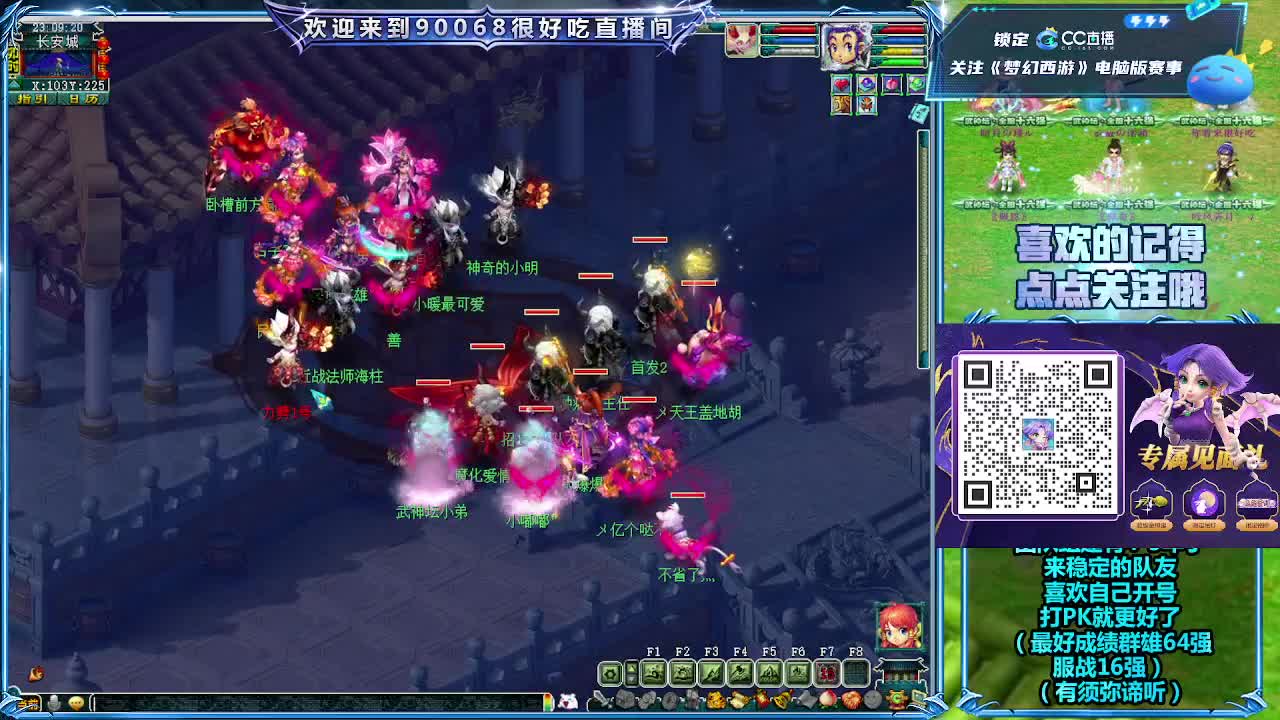
Task: Open the tiger amulet icon in item tray
Action: 840,105
